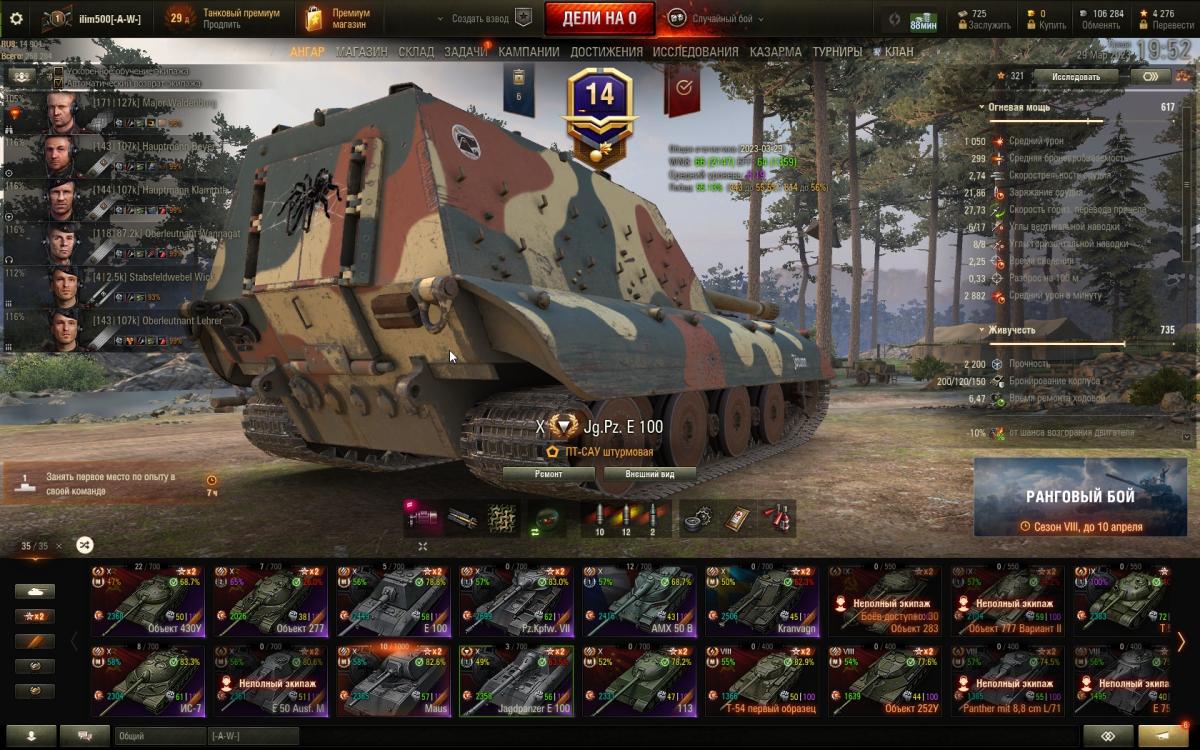Switch to the Склад tab
1200x750 pixels.
pyautogui.click(x=416, y=52)
